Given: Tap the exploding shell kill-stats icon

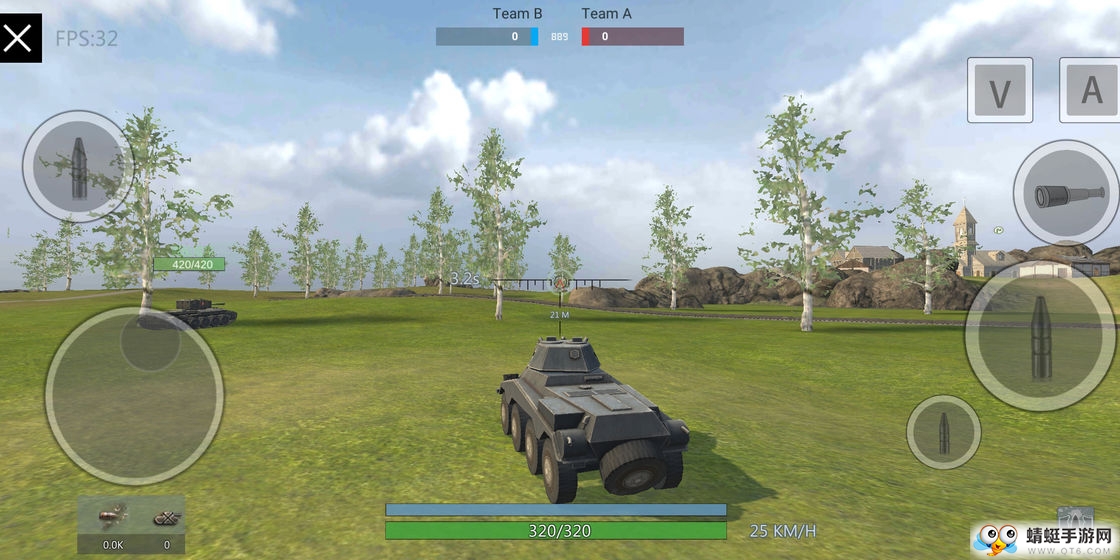Looking at the screenshot, I should pyautogui.click(x=112, y=518).
